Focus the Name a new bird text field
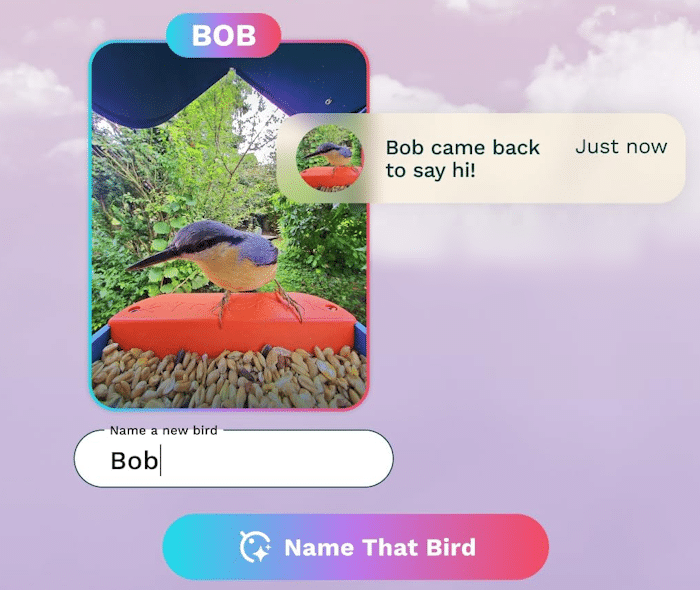This screenshot has width=700, height=590. [x=233, y=460]
